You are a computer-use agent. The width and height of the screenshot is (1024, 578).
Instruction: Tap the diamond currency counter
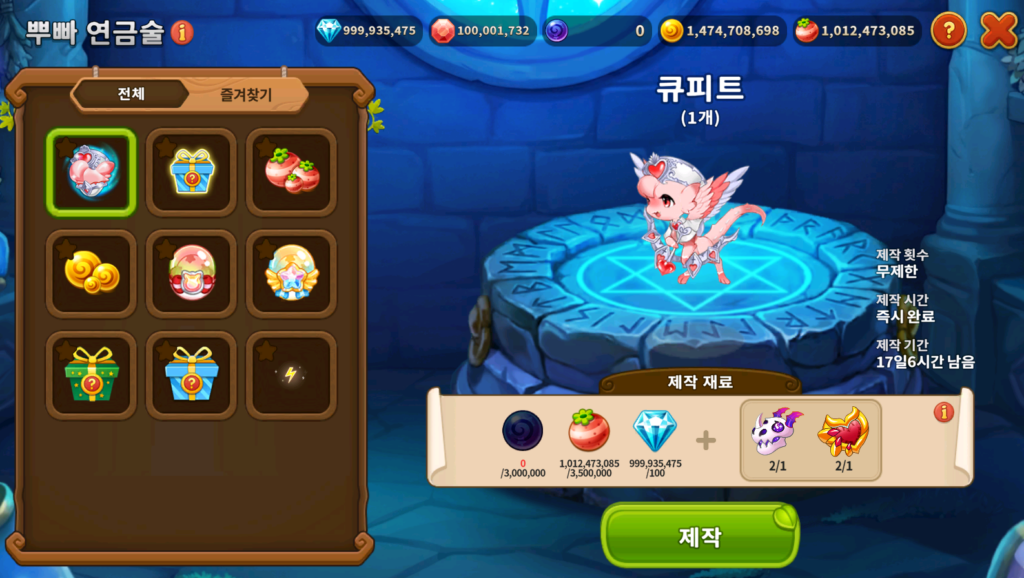[367, 31]
